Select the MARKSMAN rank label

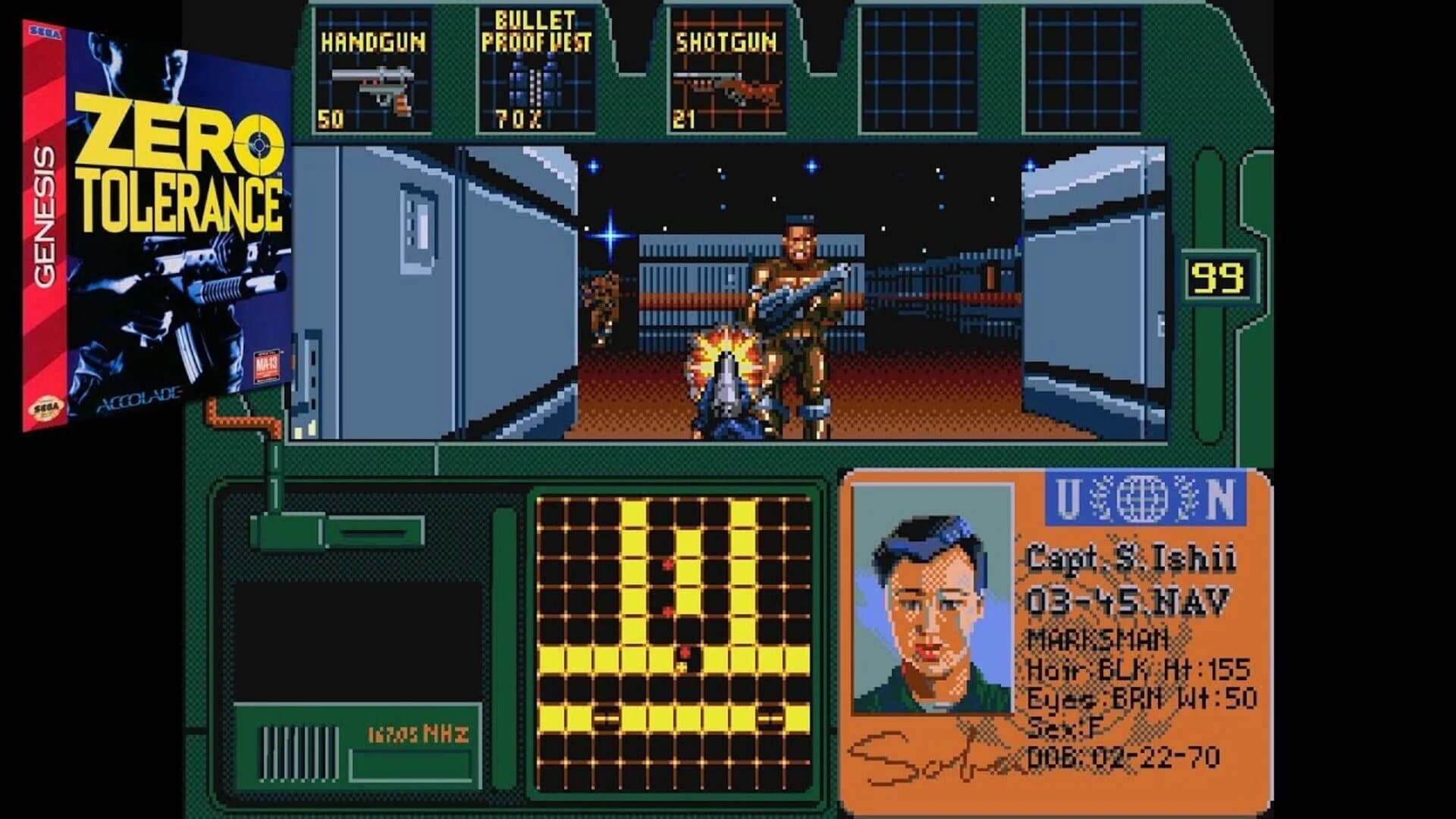(x=1098, y=641)
